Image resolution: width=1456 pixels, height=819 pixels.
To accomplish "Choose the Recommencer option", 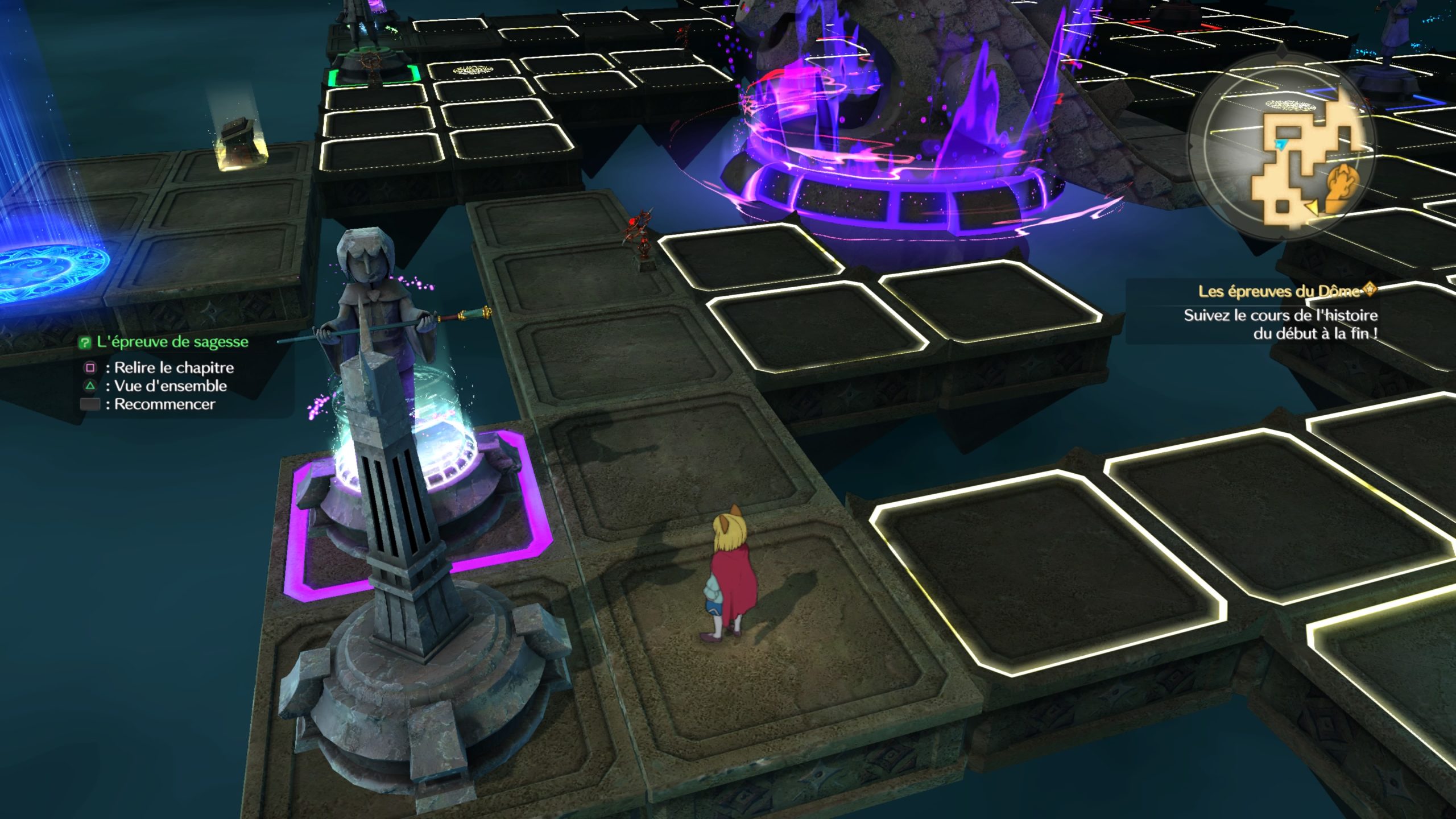I will pos(164,404).
